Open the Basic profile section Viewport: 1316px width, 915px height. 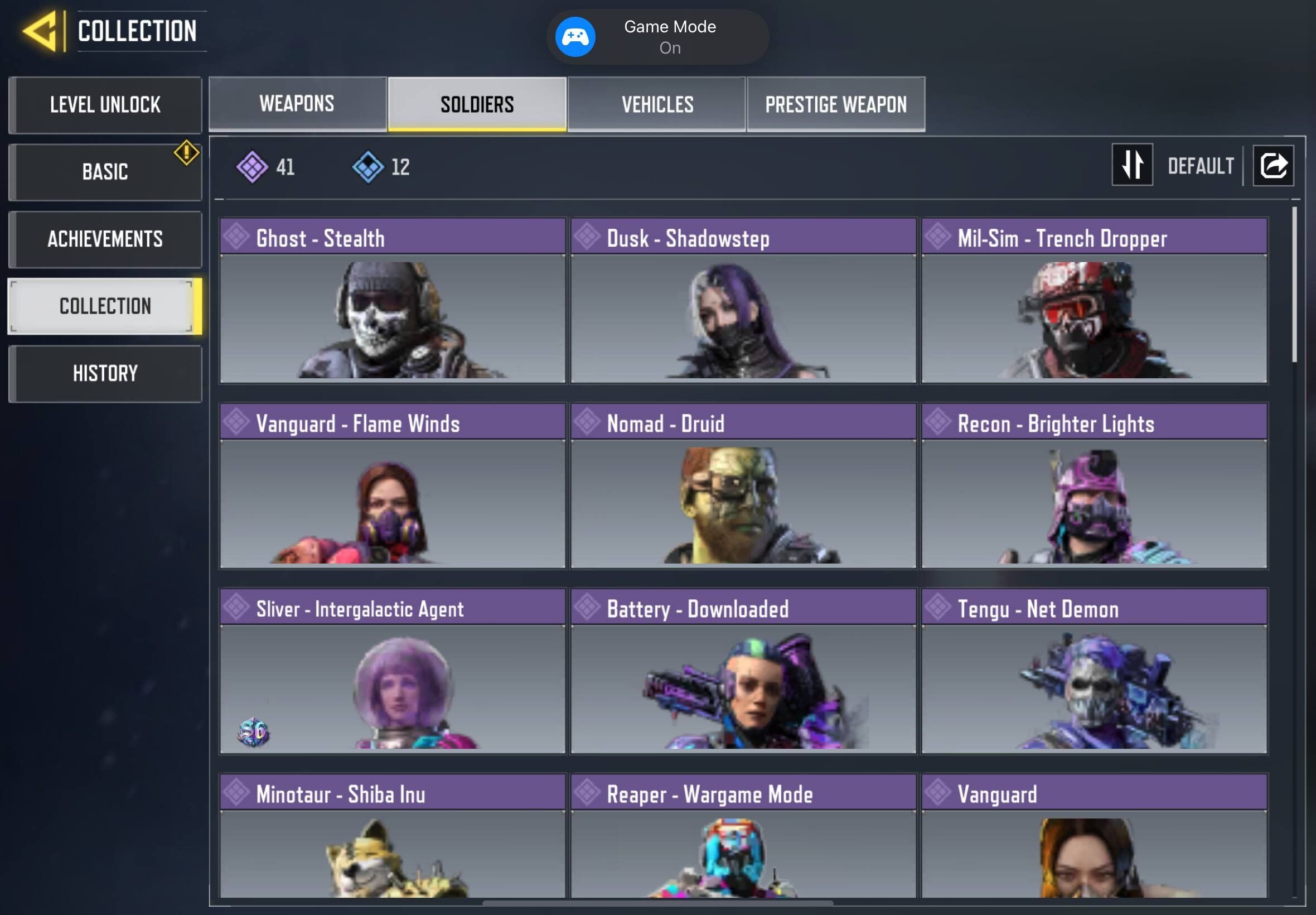(x=105, y=172)
